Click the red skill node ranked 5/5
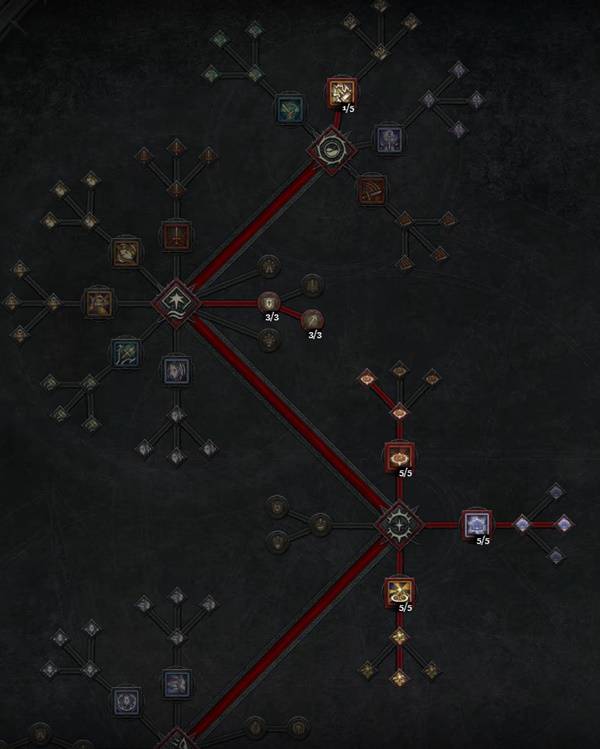600x749 pixels. [x=399, y=457]
